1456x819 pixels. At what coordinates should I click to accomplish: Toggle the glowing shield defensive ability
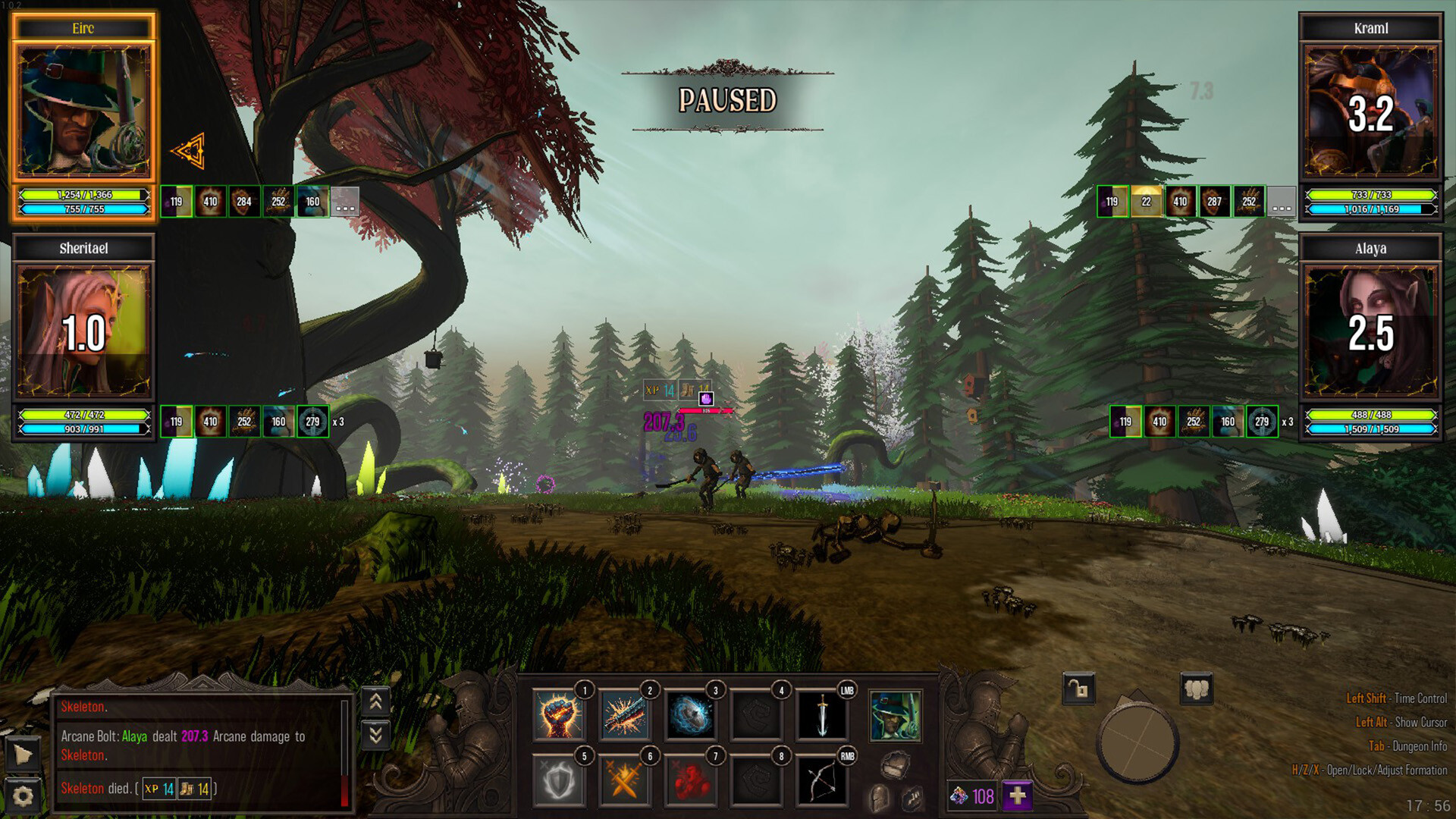click(x=559, y=781)
